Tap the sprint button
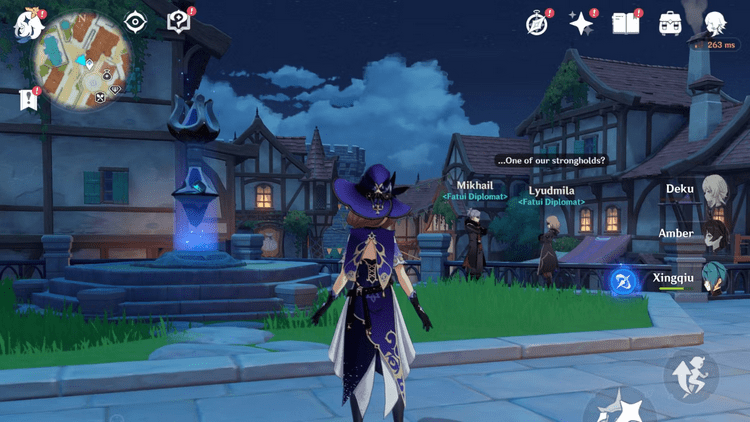Viewport: 750px width, 422px height. 691,375
